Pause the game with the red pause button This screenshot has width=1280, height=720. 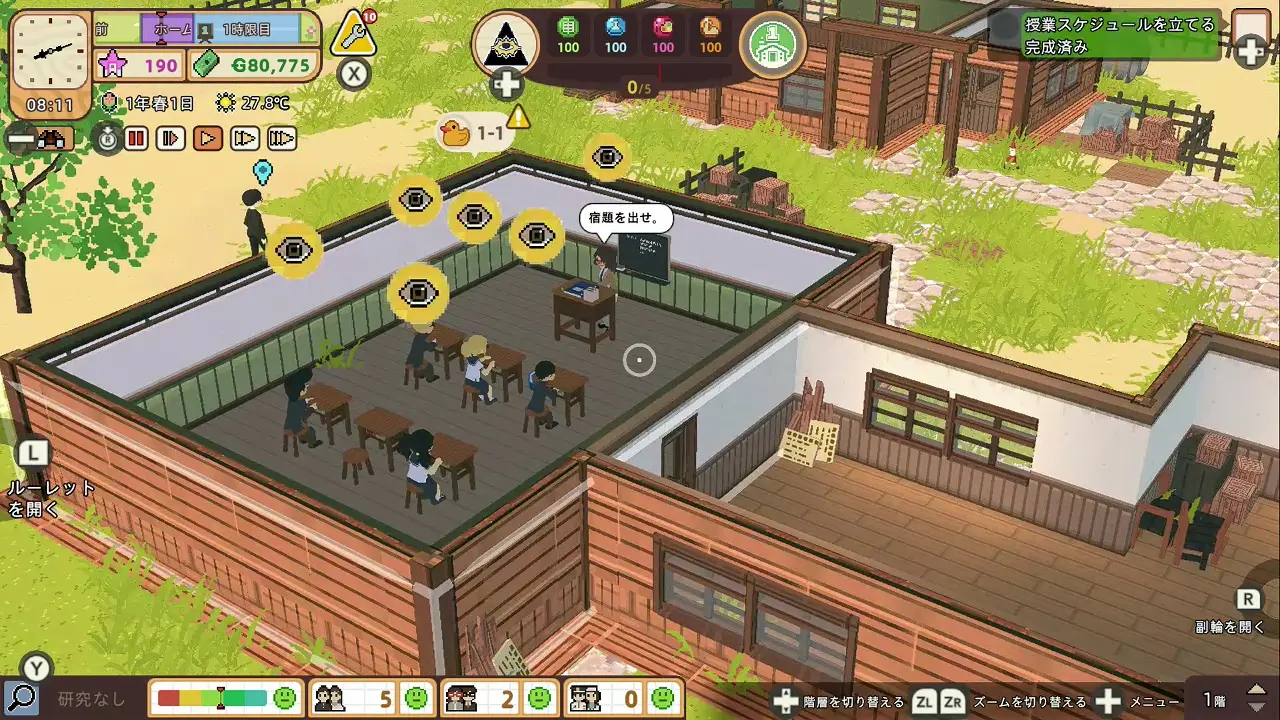pos(137,138)
